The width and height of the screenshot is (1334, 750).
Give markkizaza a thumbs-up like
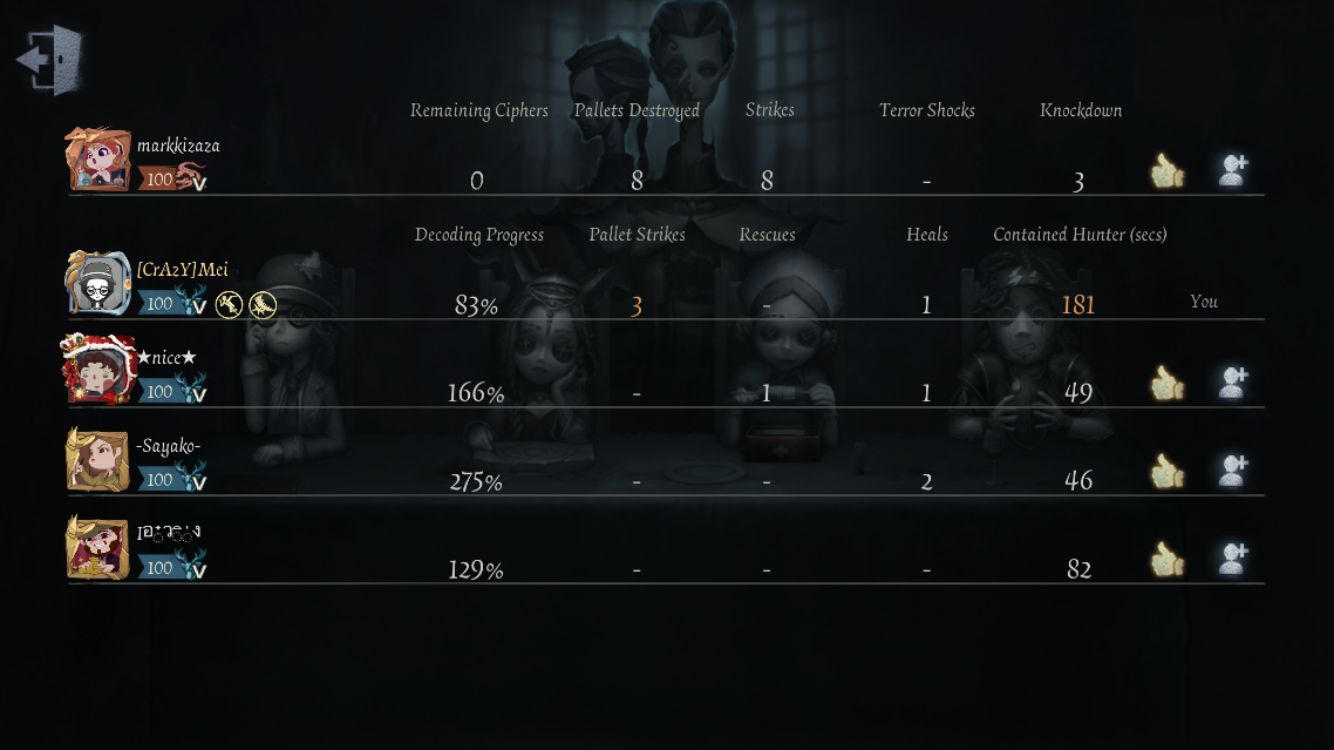[1167, 172]
